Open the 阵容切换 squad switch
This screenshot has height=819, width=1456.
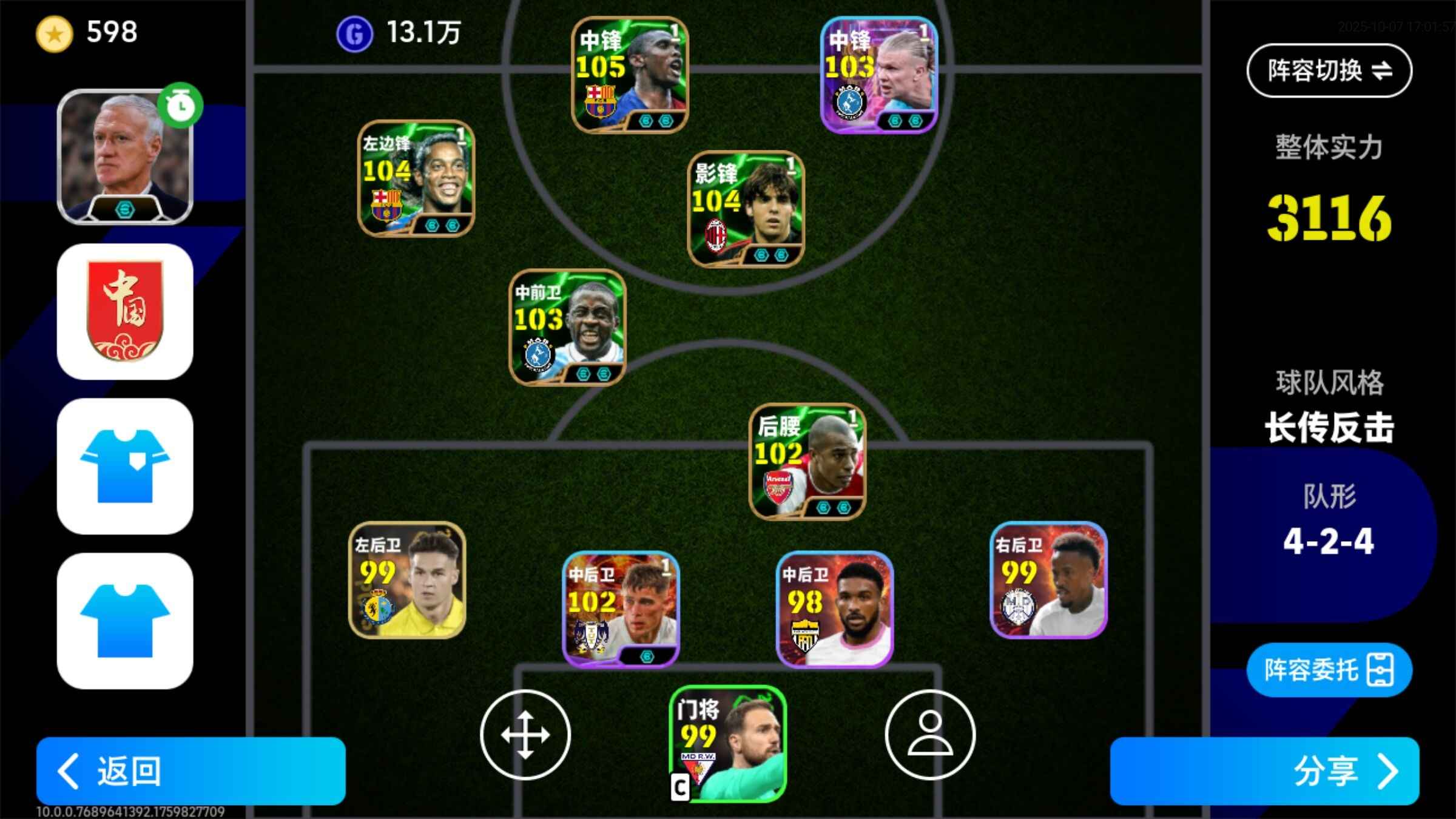click(x=1329, y=70)
